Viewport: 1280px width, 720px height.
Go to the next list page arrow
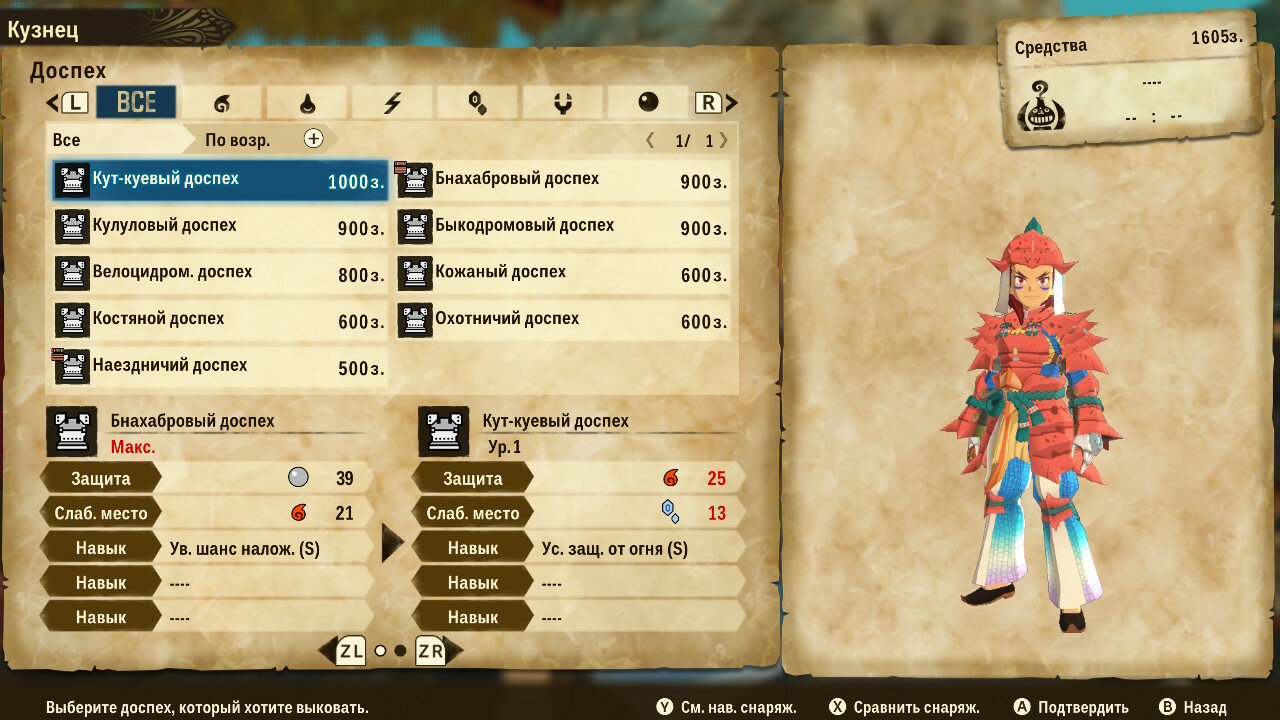click(x=724, y=140)
